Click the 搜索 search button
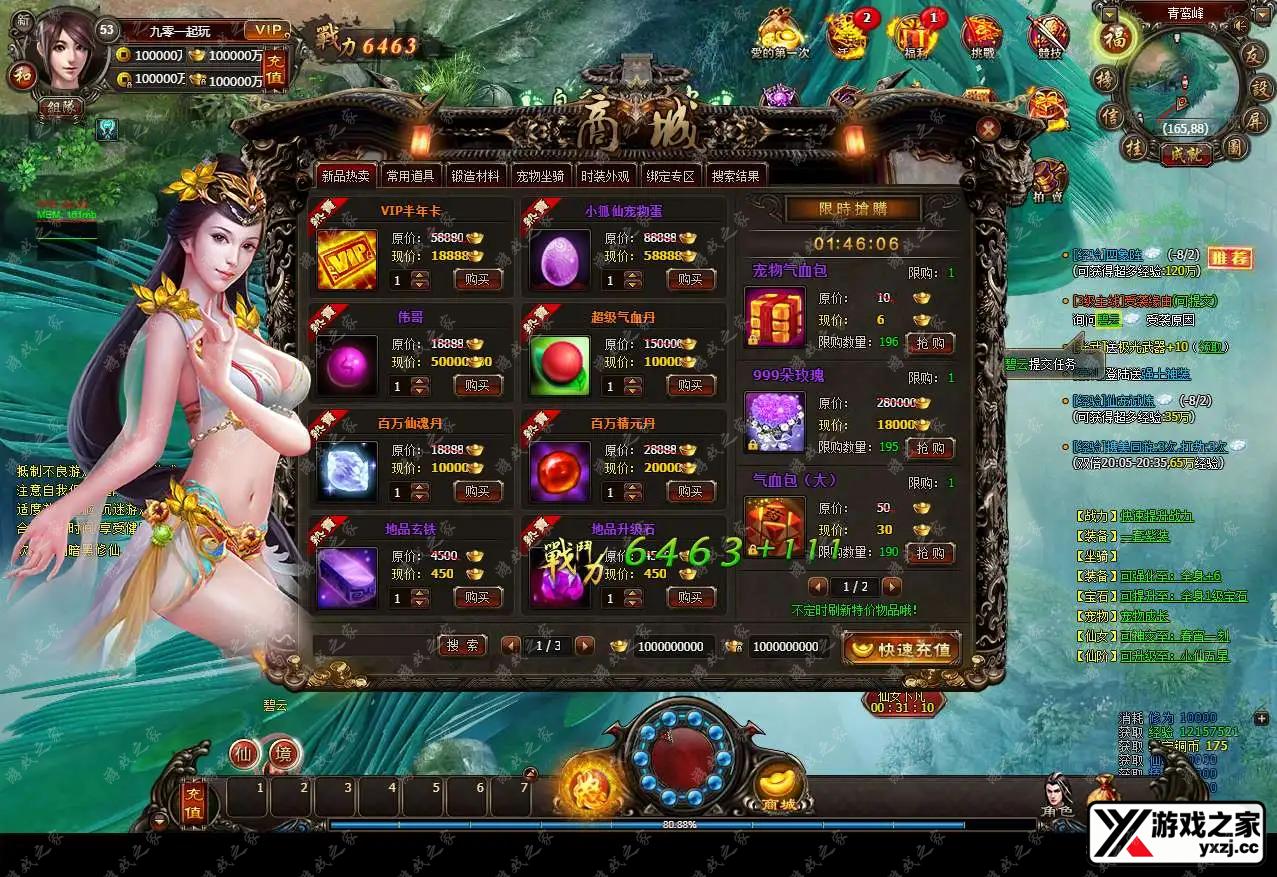1277x877 pixels. 462,646
